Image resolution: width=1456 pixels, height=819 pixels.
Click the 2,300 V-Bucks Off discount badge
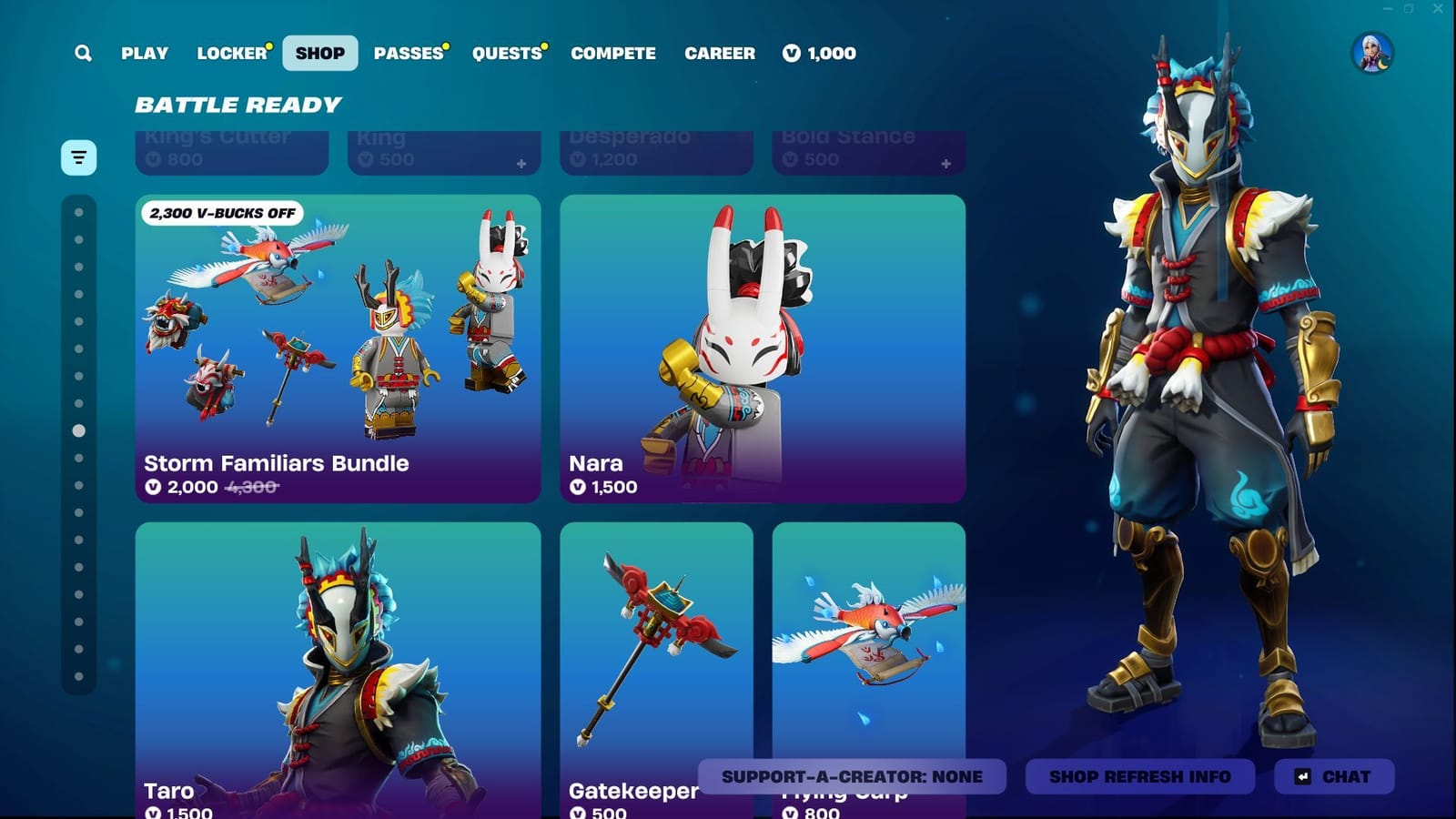(x=221, y=214)
